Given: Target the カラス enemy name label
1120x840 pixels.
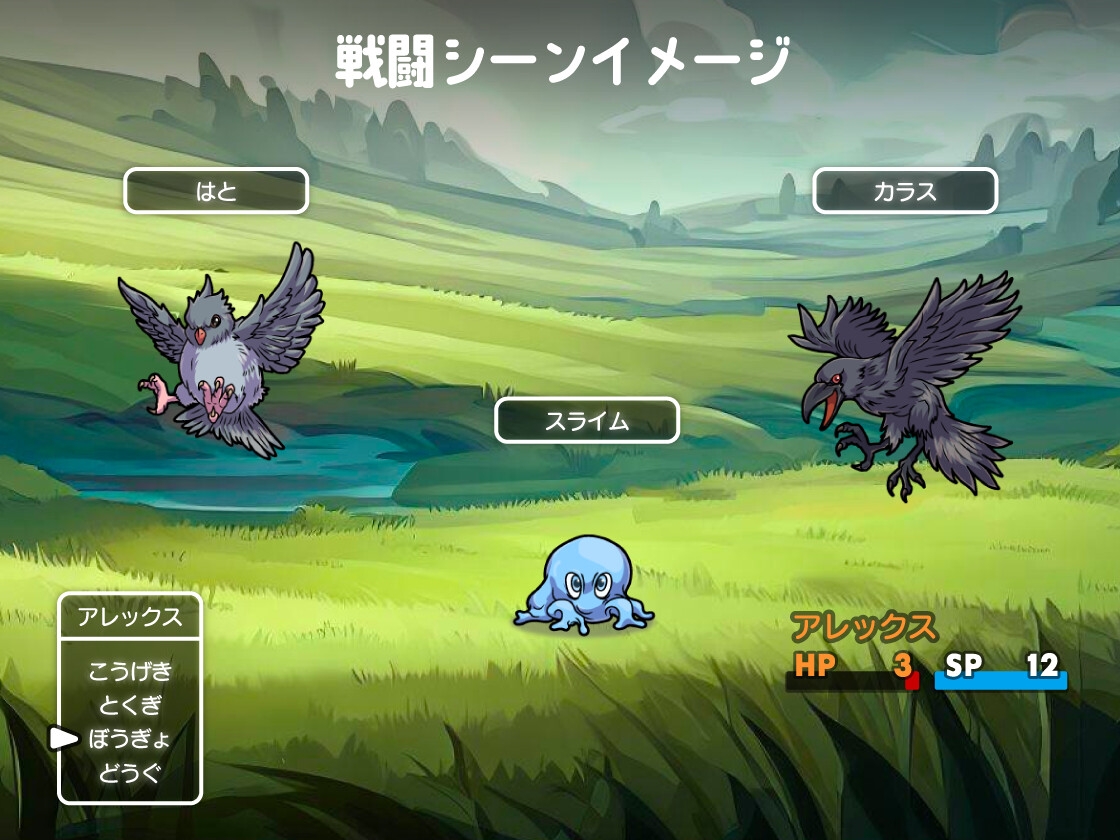Looking at the screenshot, I should tap(905, 191).
